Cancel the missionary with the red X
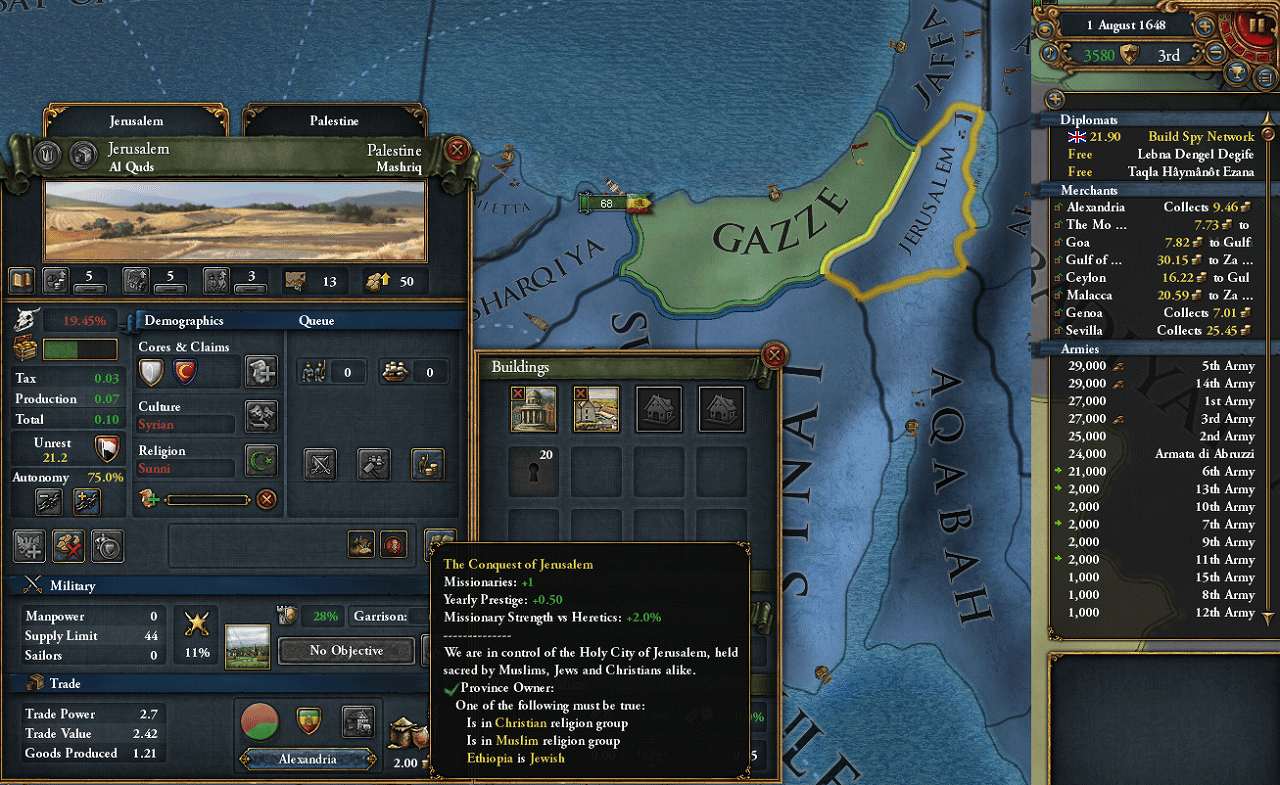This screenshot has height=785, width=1280. coord(266,499)
